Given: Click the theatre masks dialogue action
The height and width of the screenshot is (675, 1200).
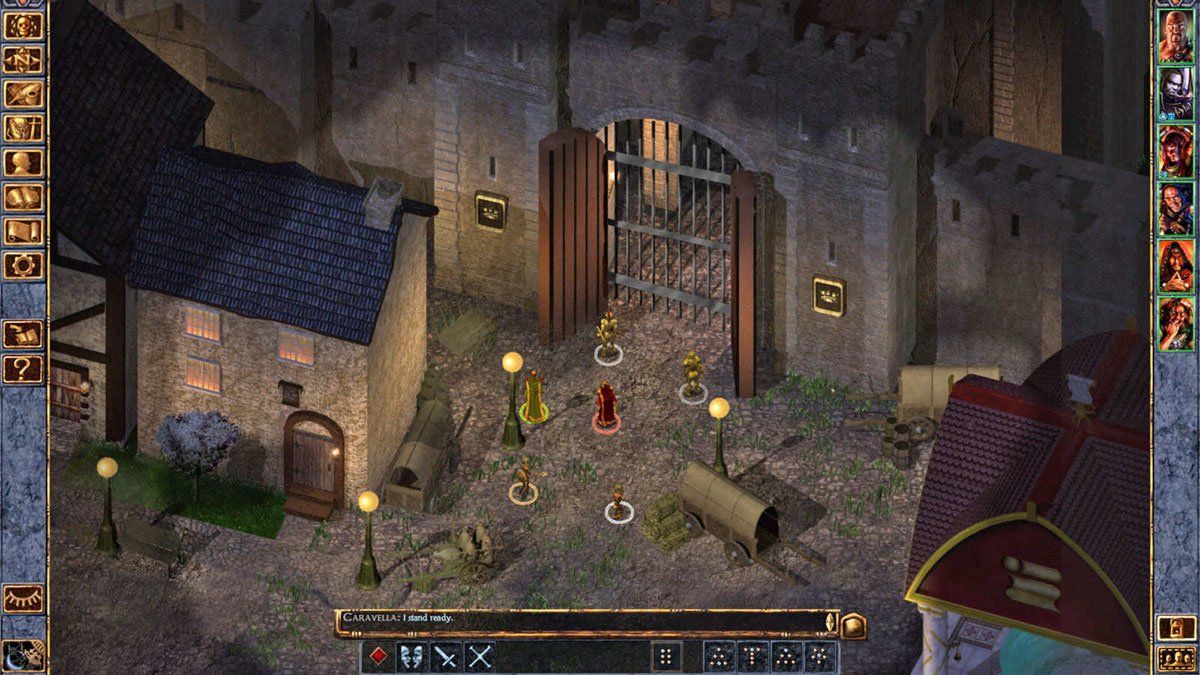Looking at the screenshot, I should click(412, 657).
